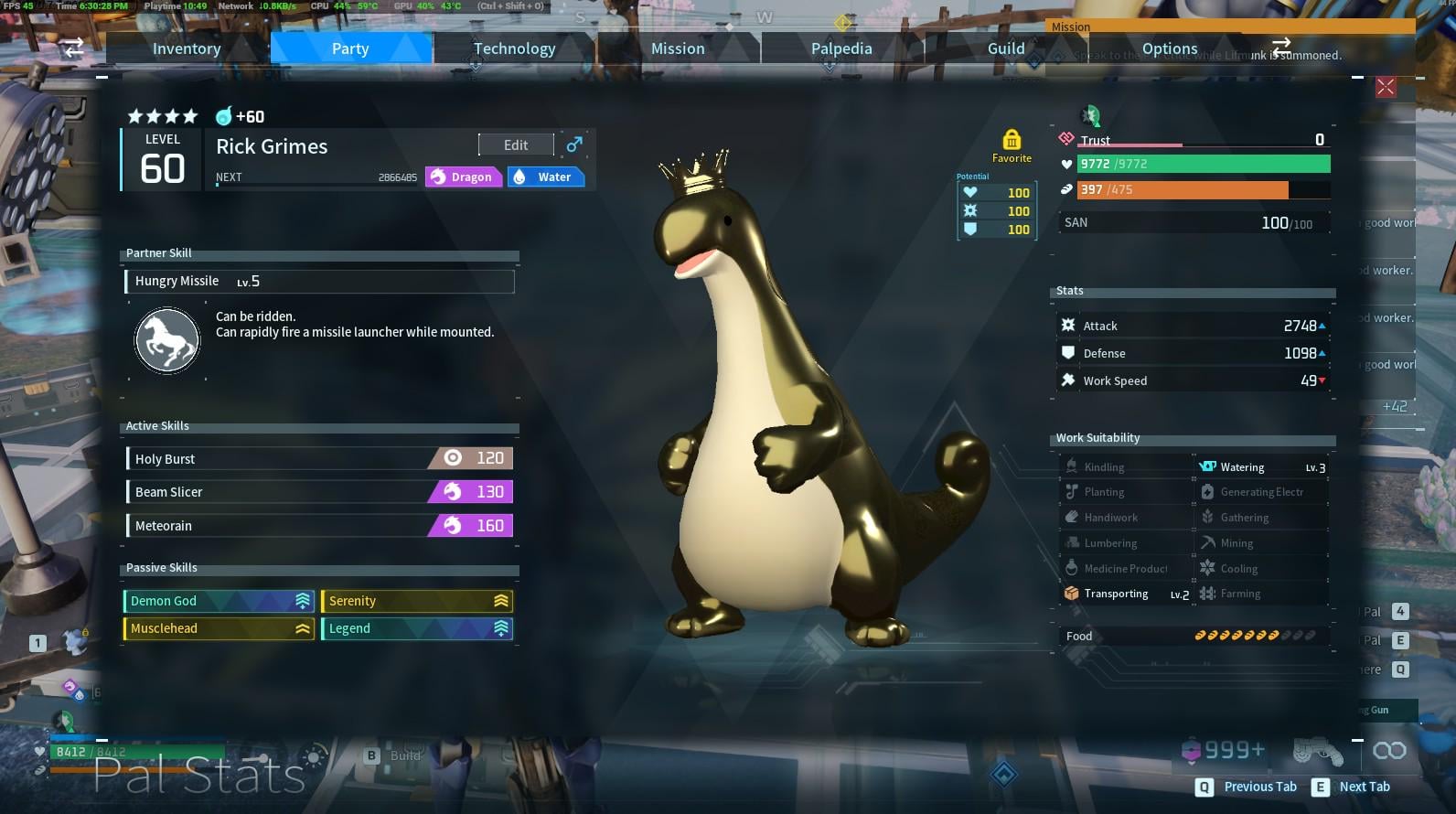Close the Pal stats window

(1386, 87)
